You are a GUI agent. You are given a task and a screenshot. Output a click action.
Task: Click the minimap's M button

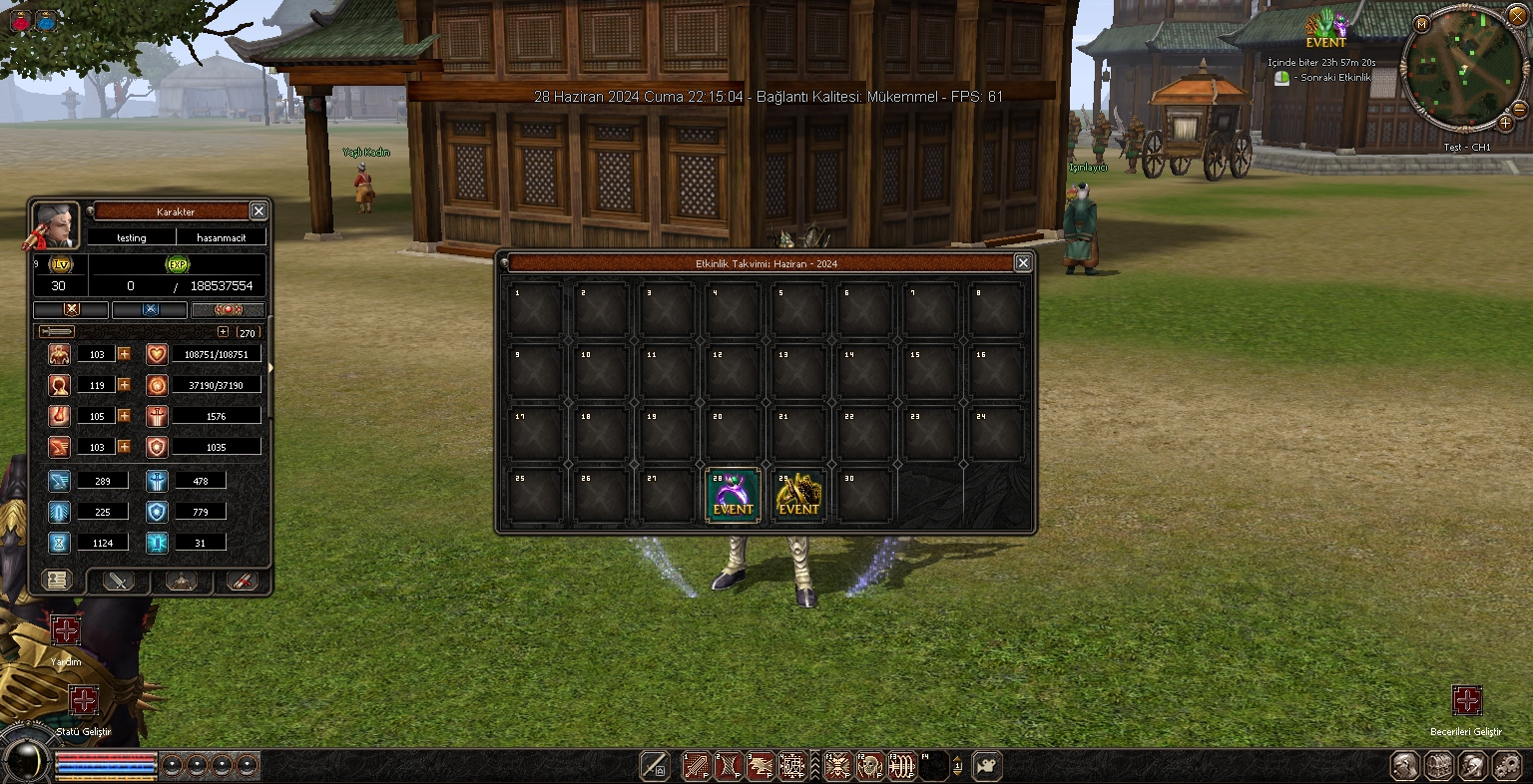pos(1421,24)
